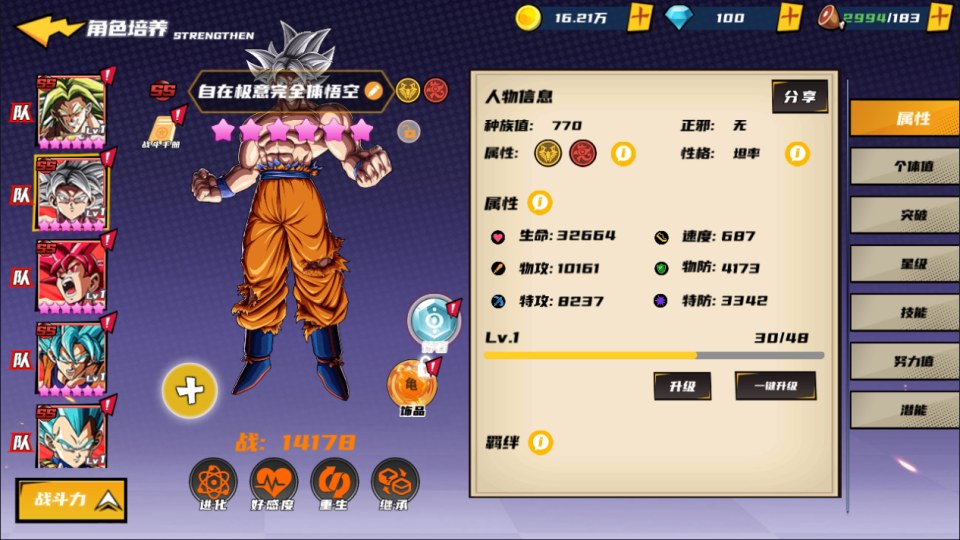Show the 技能 skills tab
The height and width of the screenshot is (540, 960).
pyautogui.click(x=904, y=312)
